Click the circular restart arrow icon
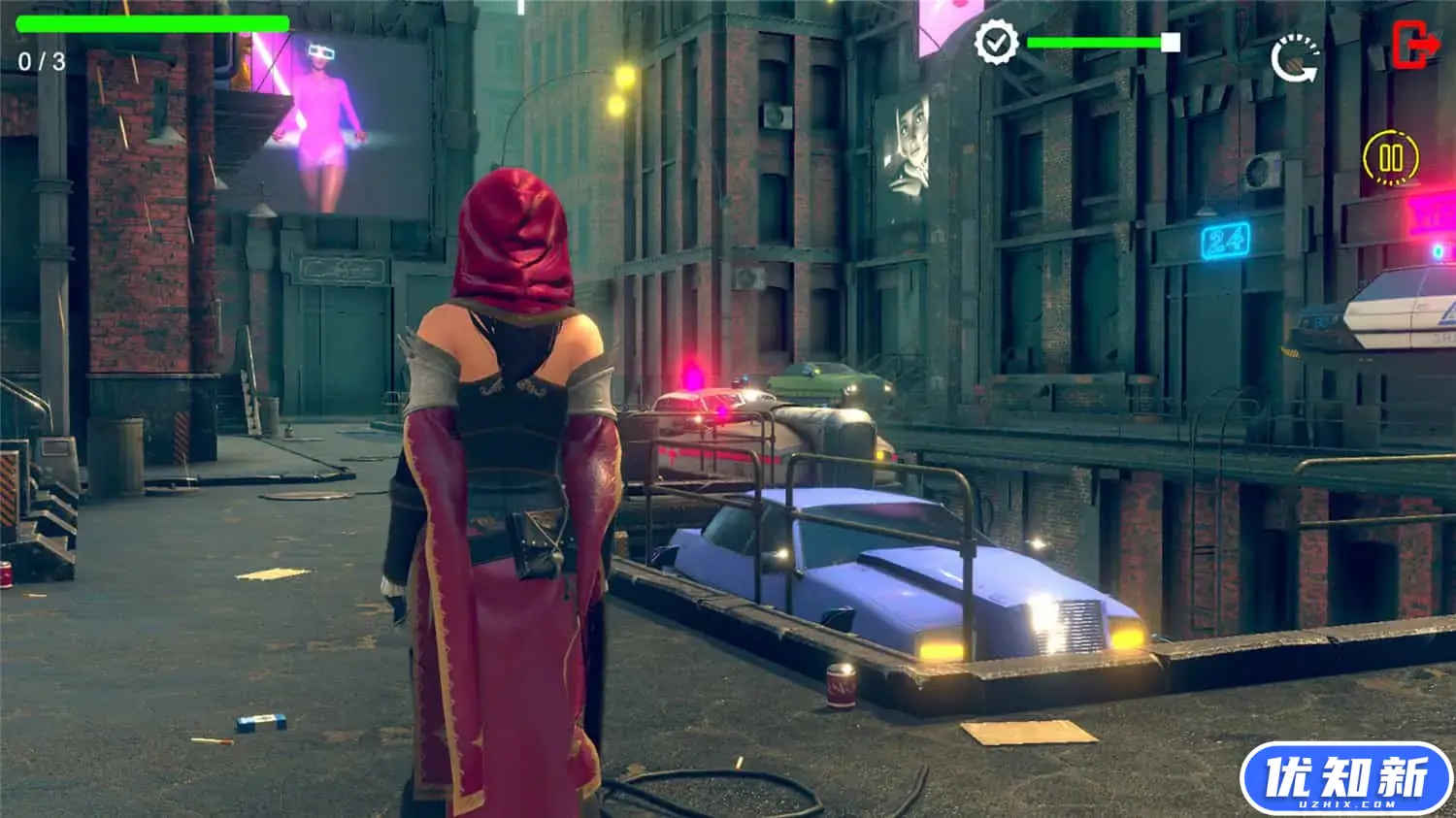The height and width of the screenshot is (818, 1456). (x=1295, y=59)
